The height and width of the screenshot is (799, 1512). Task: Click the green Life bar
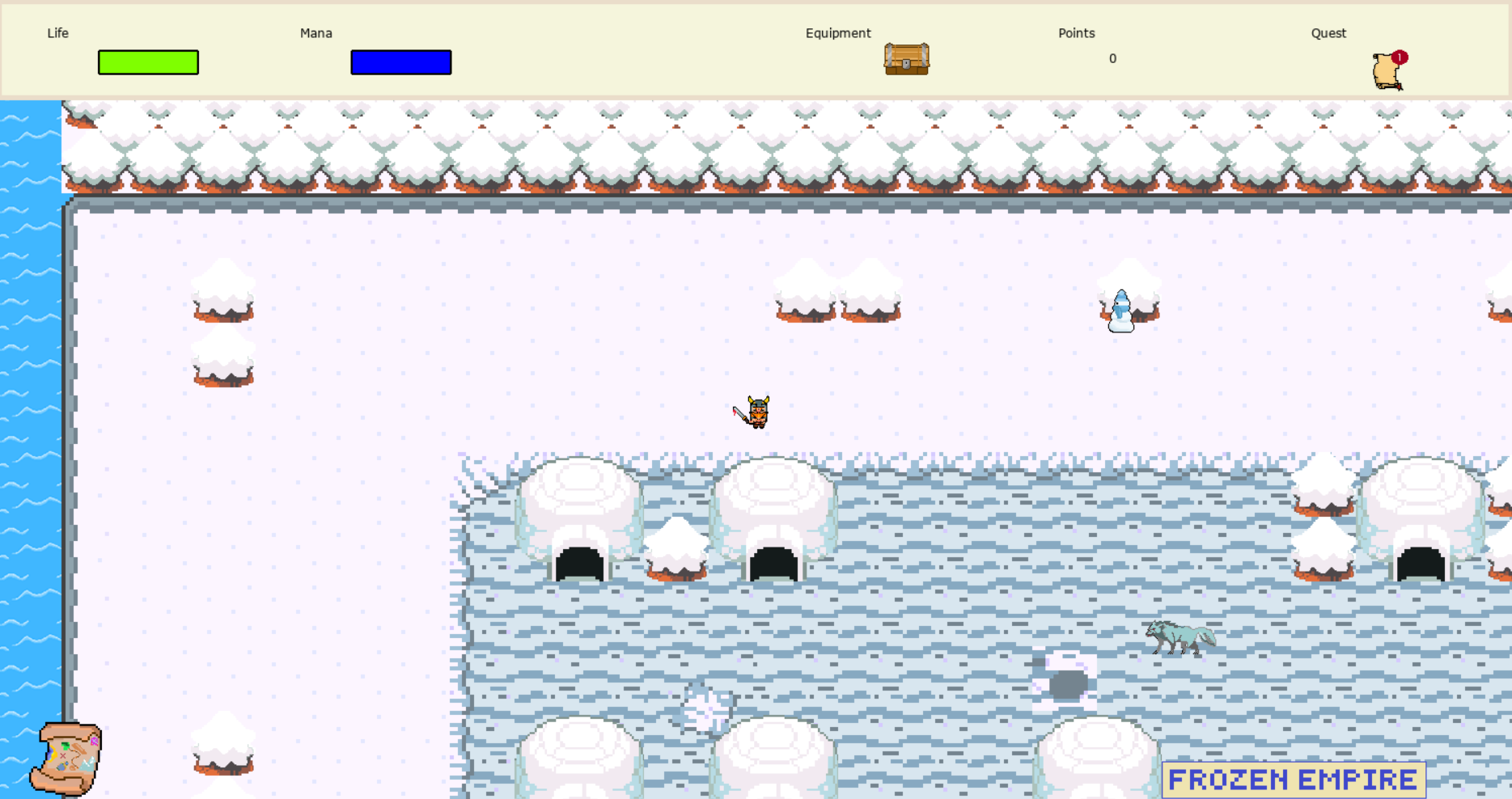(148, 62)
